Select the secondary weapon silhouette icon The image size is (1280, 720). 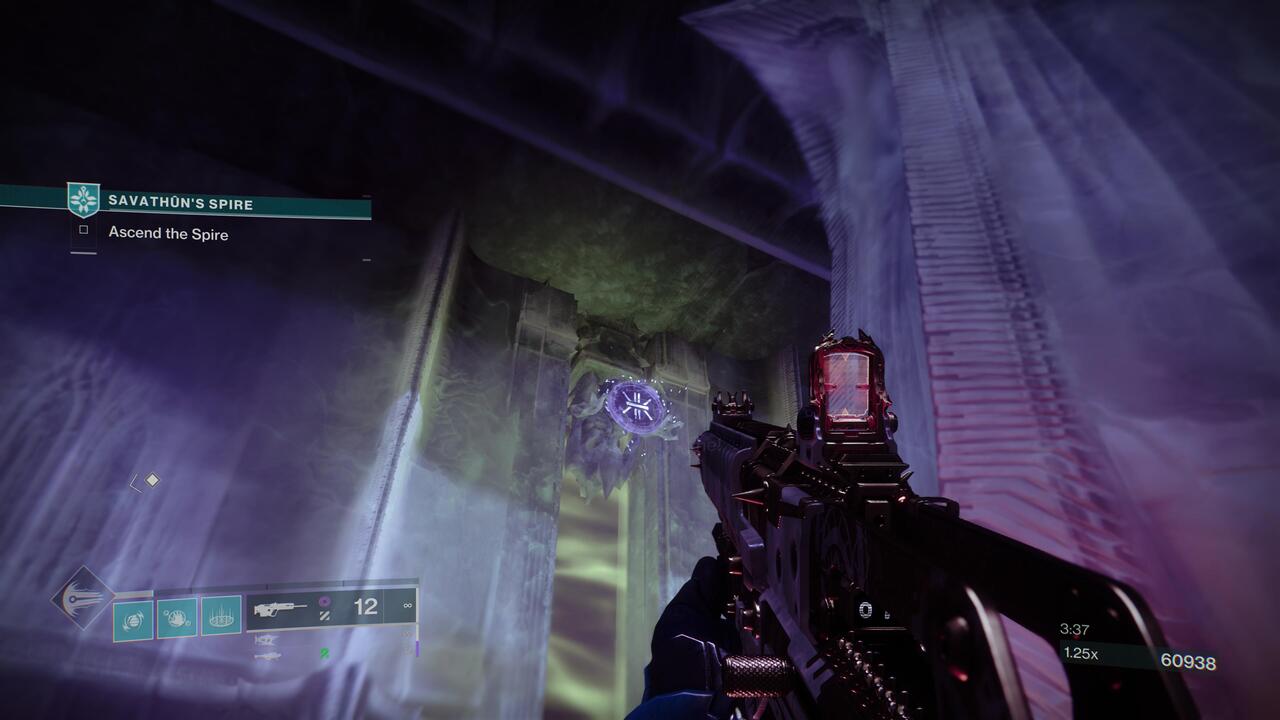tap(266, 641)
